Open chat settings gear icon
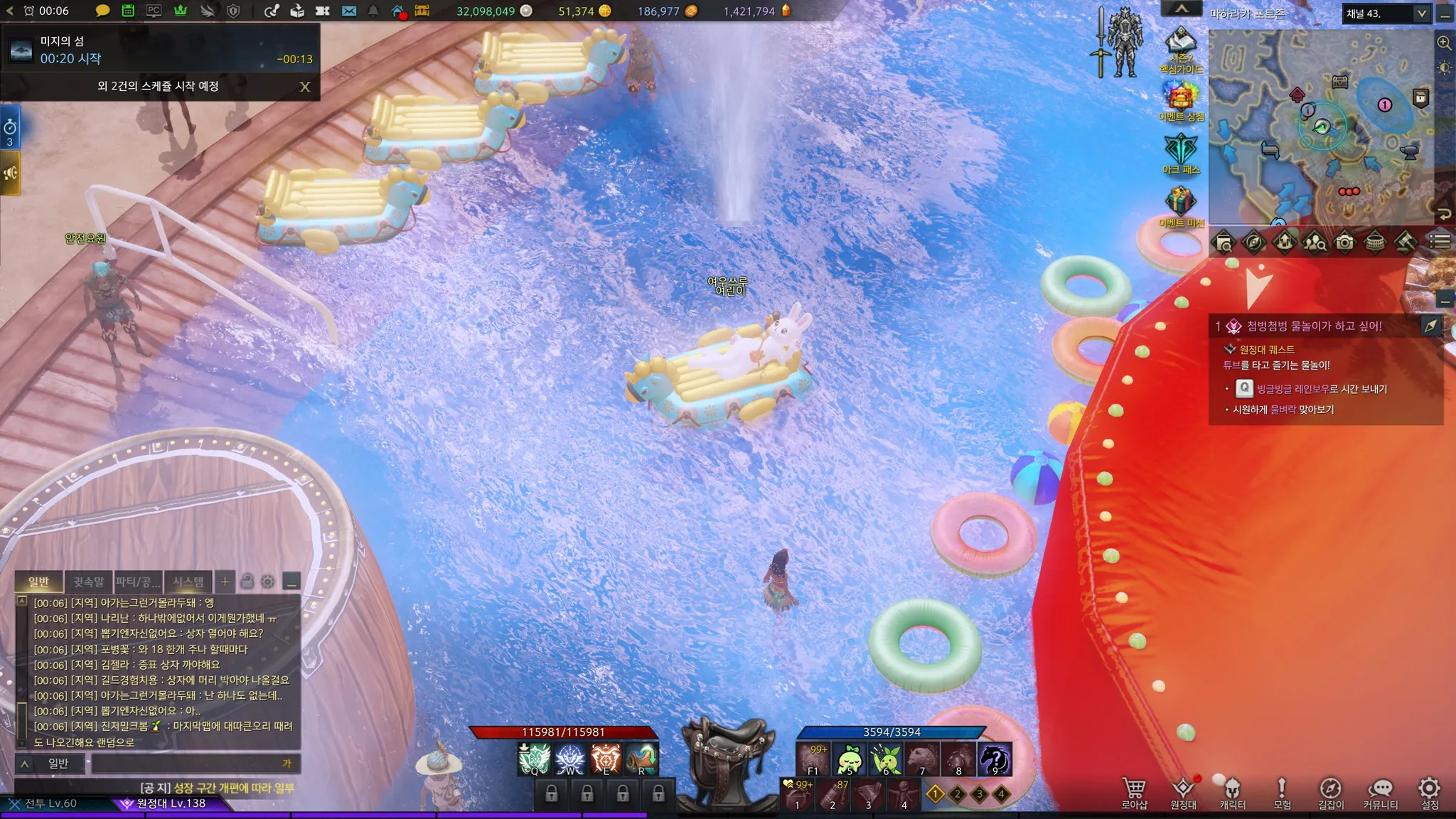Image resolution: width=1456 pixels, height=819 pixels. 268,582
